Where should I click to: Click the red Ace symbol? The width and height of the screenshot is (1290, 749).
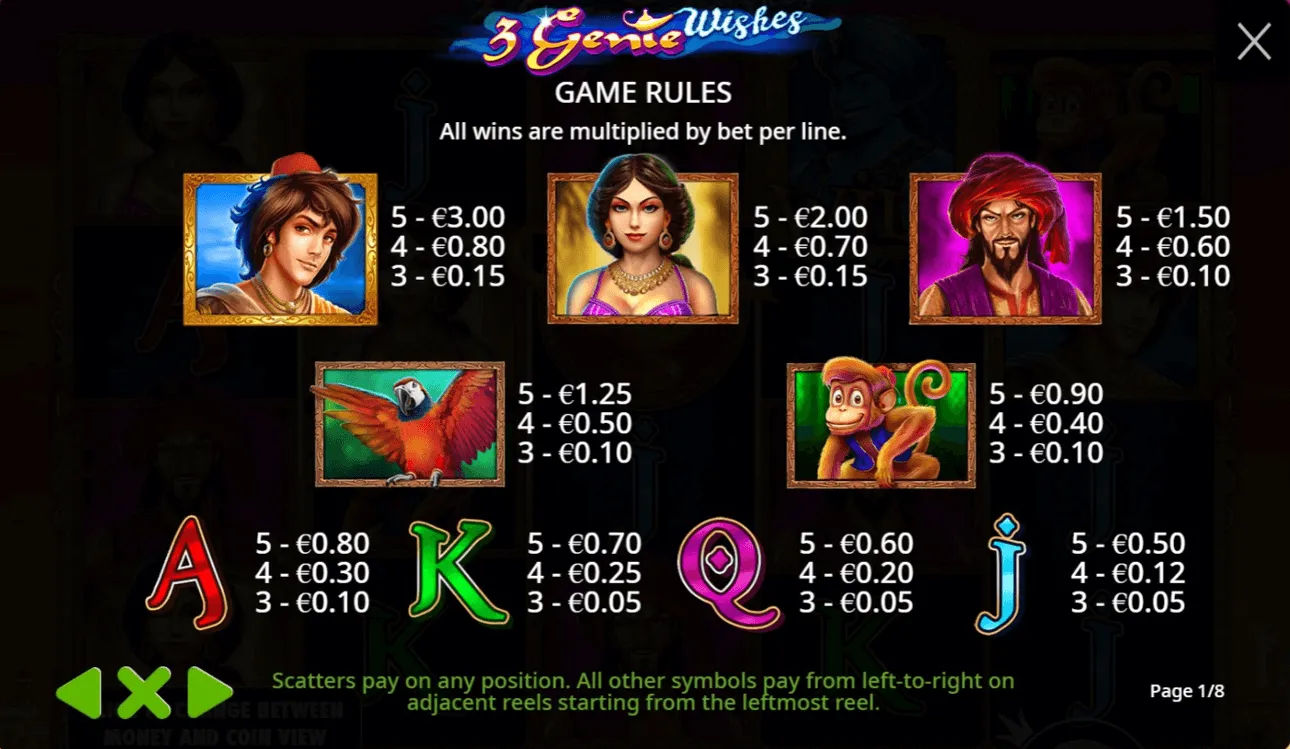pos(190,572)
